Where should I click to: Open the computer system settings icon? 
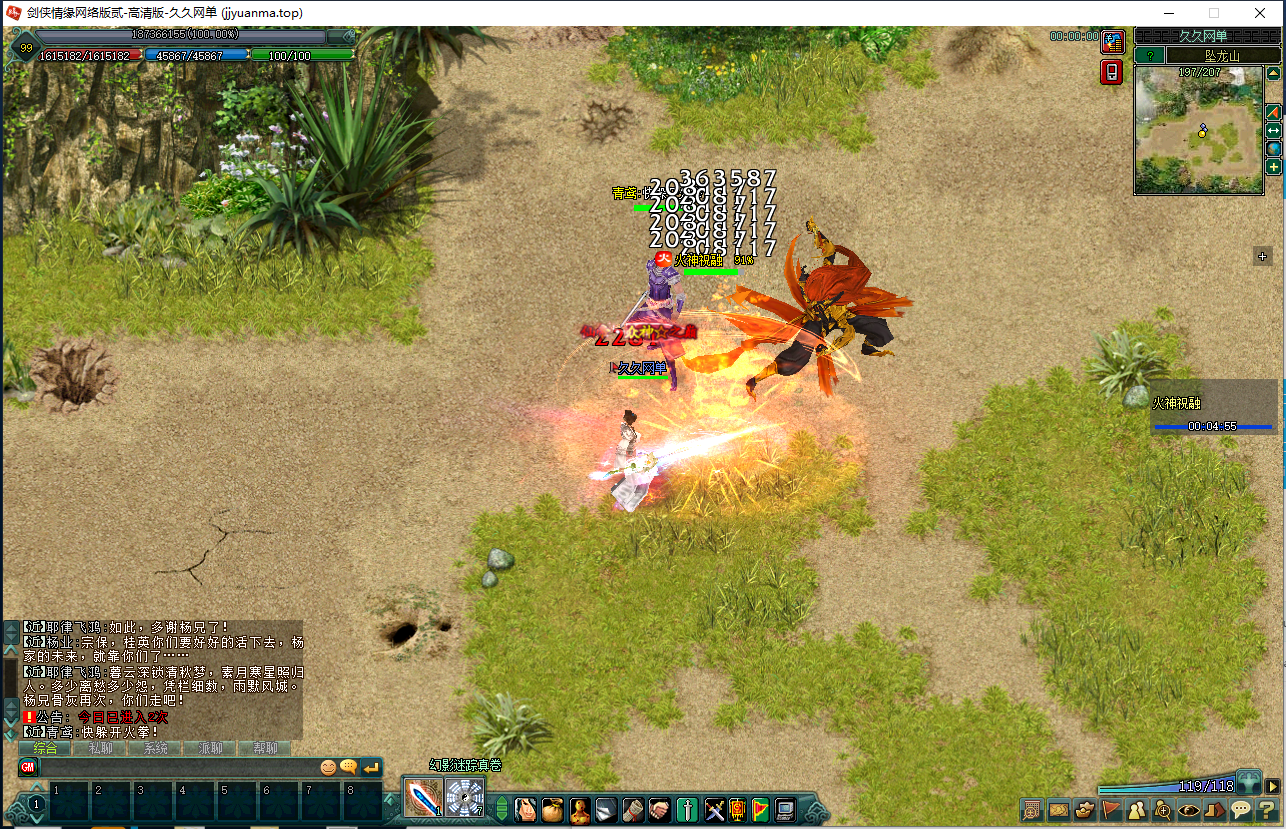coord(786,809)
